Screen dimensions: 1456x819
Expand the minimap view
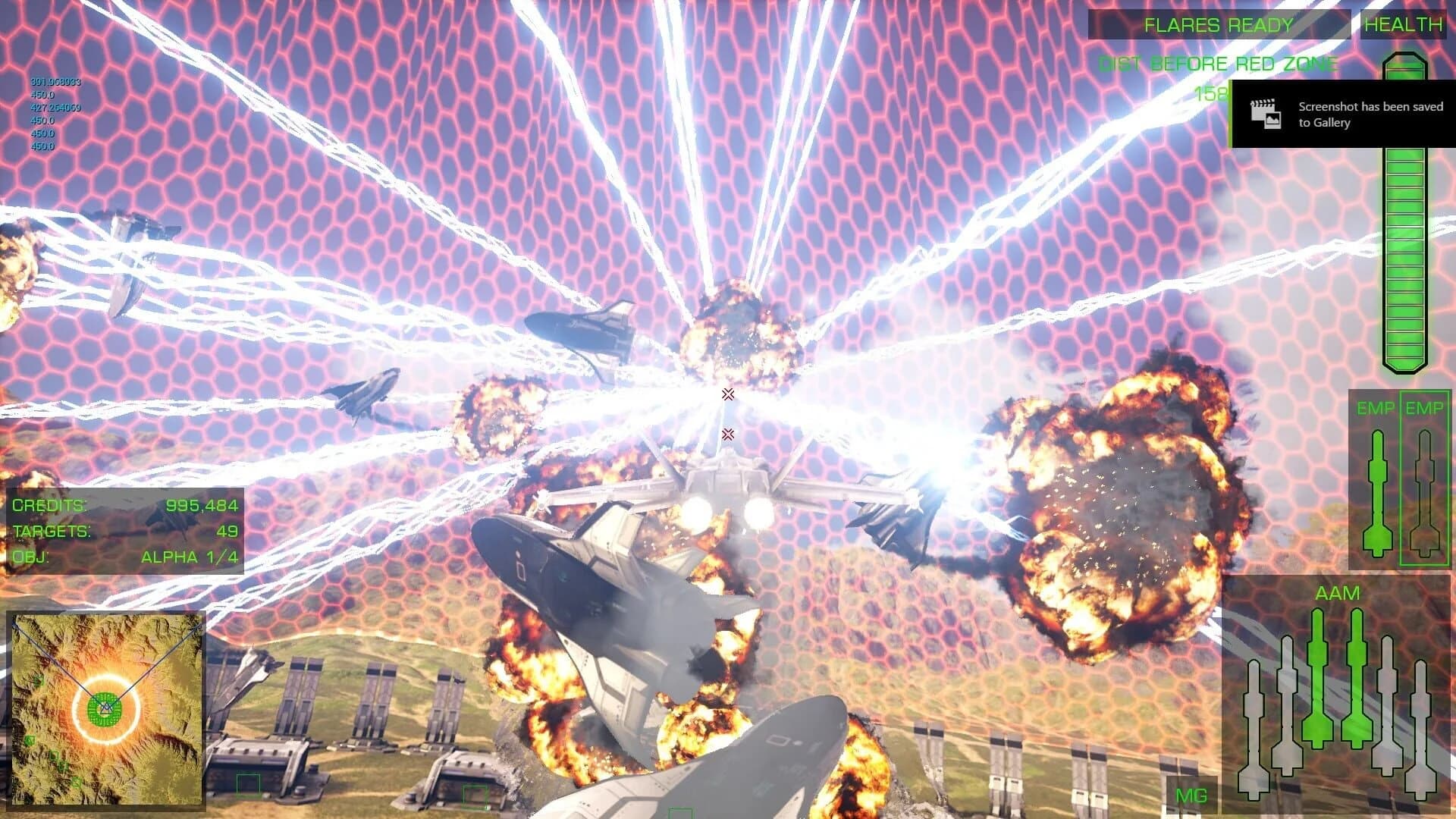tap(108, 713)
